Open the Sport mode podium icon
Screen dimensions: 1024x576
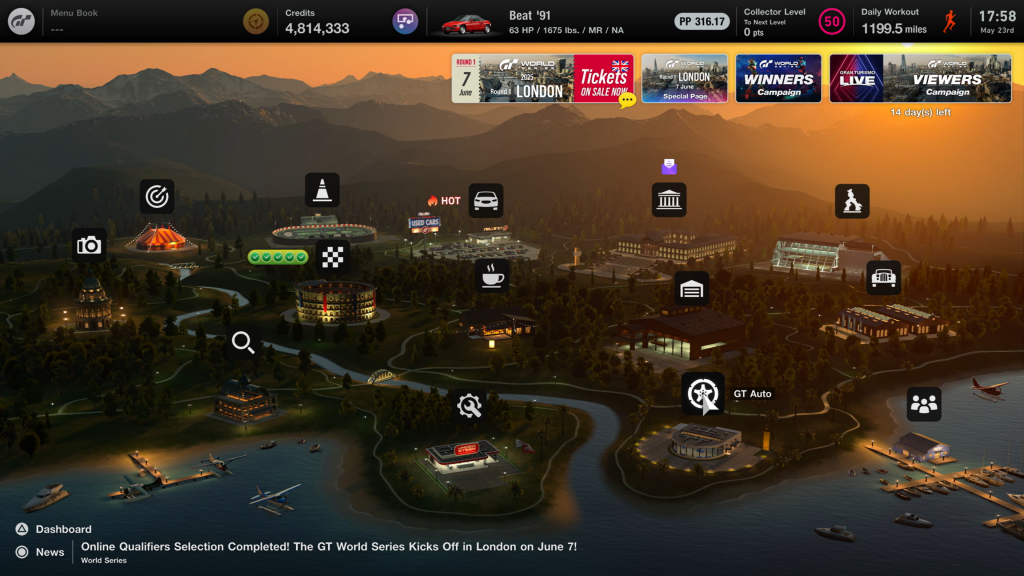(852, 201)
